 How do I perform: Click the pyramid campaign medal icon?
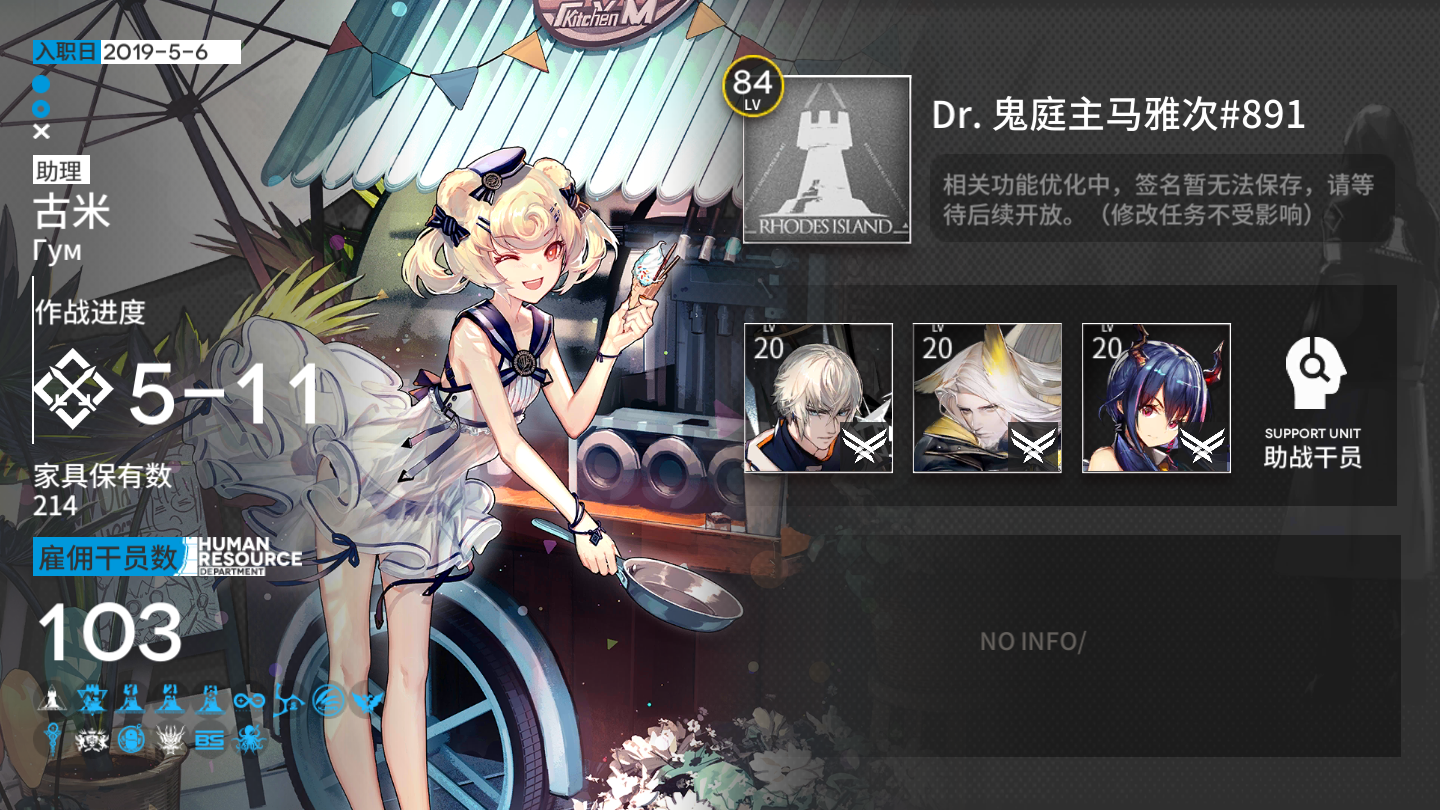coord(52,699)
